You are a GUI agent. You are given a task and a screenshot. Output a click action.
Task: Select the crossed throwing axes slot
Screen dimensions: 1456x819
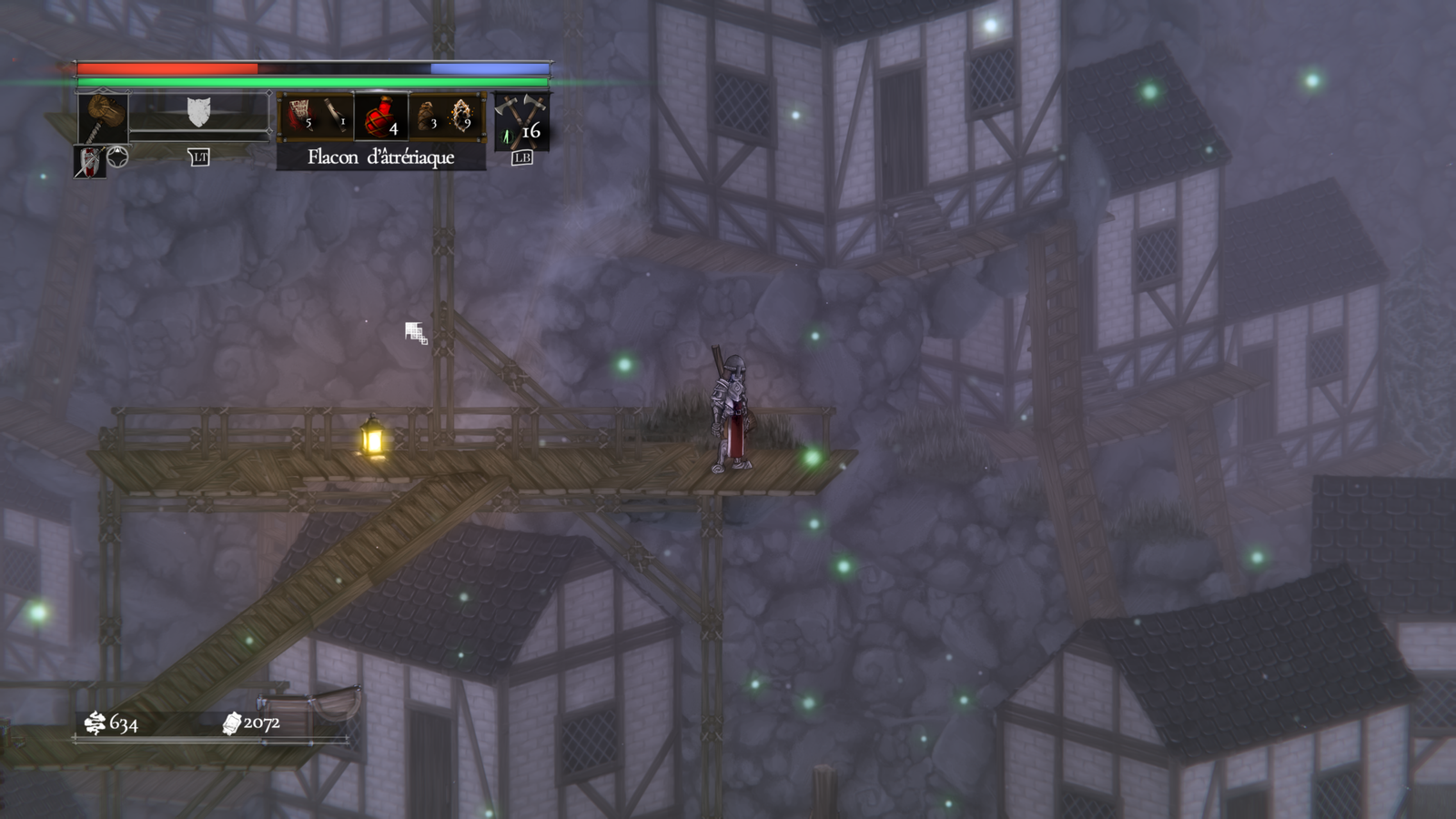click(521, 120)
